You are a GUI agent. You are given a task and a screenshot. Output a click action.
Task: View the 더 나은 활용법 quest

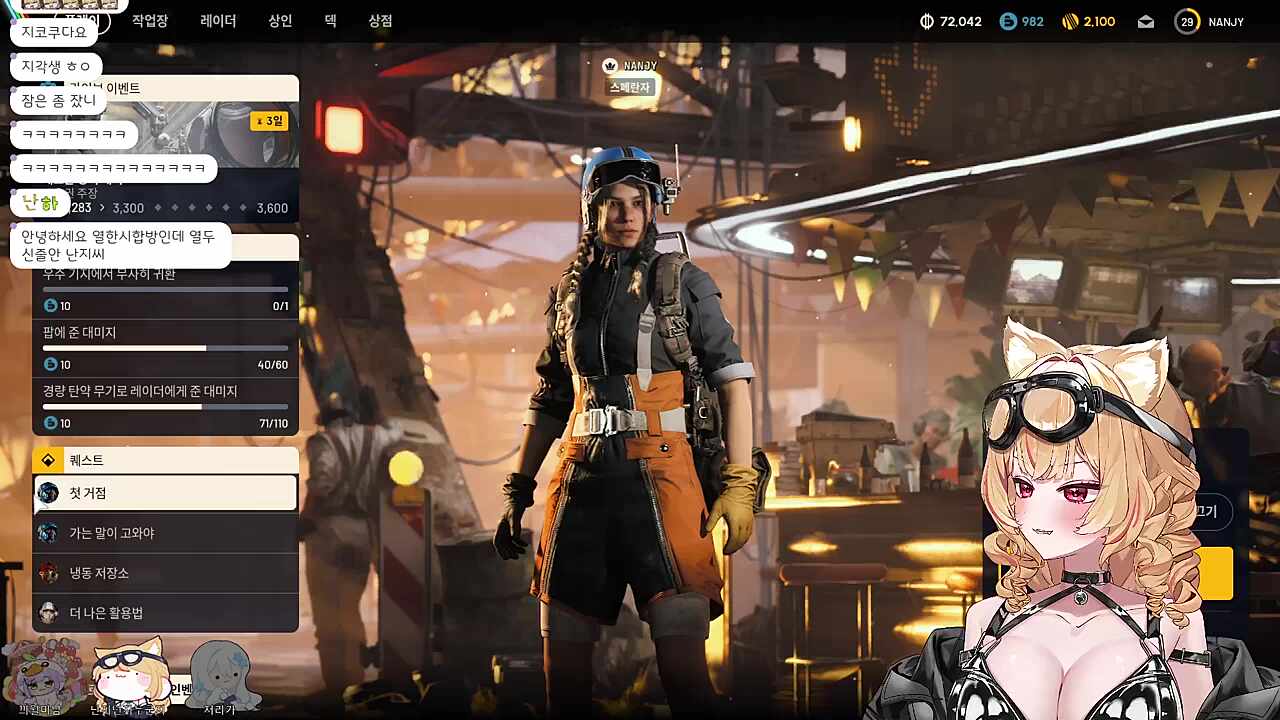(x=166, y=613)
